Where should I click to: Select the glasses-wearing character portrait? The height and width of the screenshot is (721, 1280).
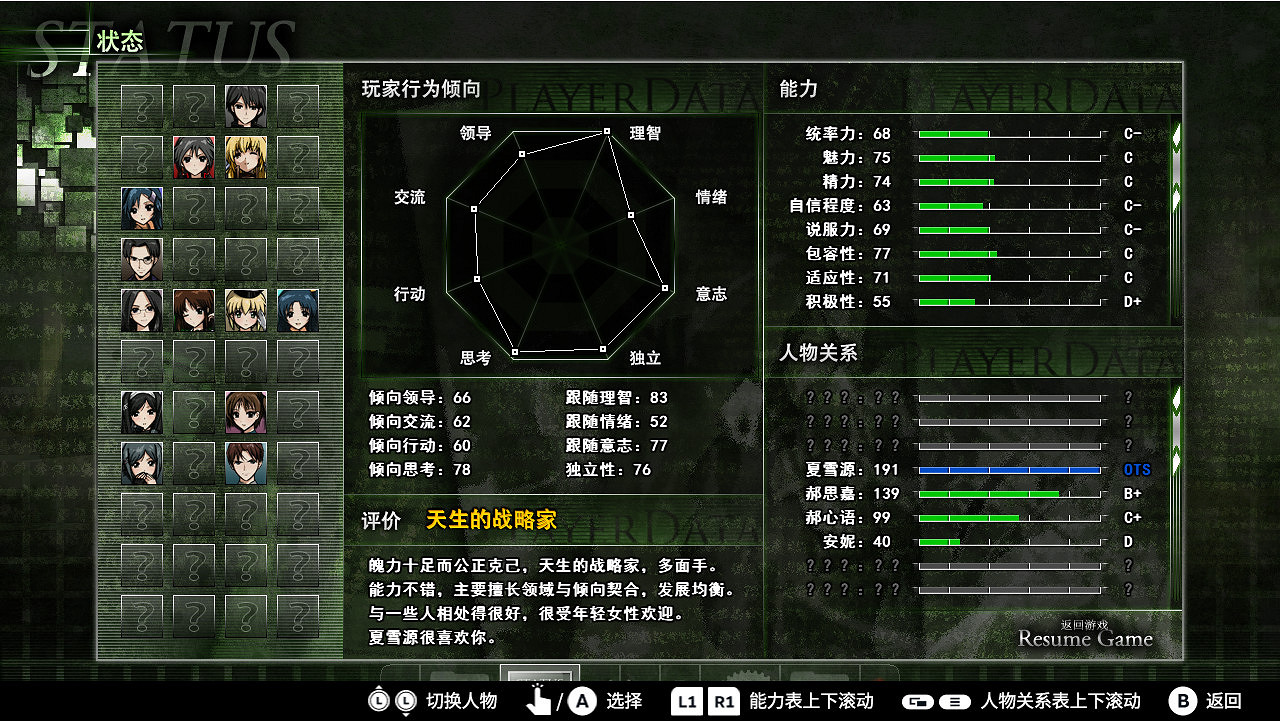141,258
